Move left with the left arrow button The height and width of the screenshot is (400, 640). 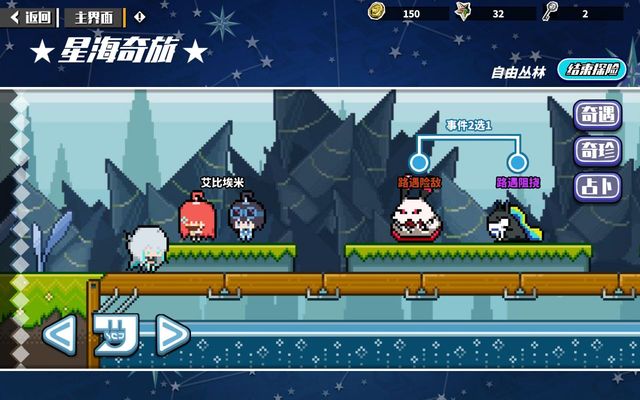59,334
